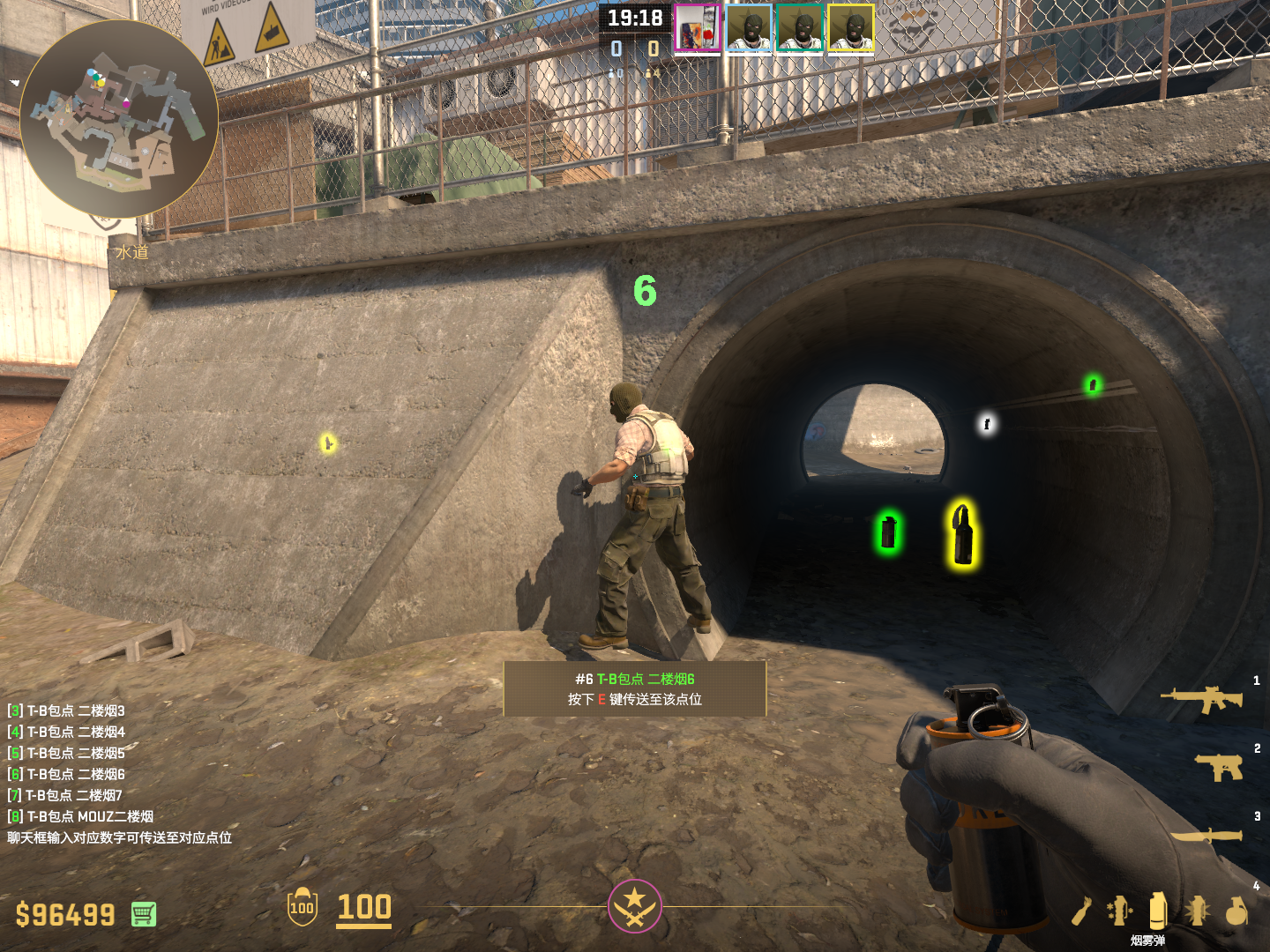Viewport: 1270px width, 952px height.
Task: Select the pistol in weapon slot 2
Action: pyautogui.click(x=1219, y=766)
